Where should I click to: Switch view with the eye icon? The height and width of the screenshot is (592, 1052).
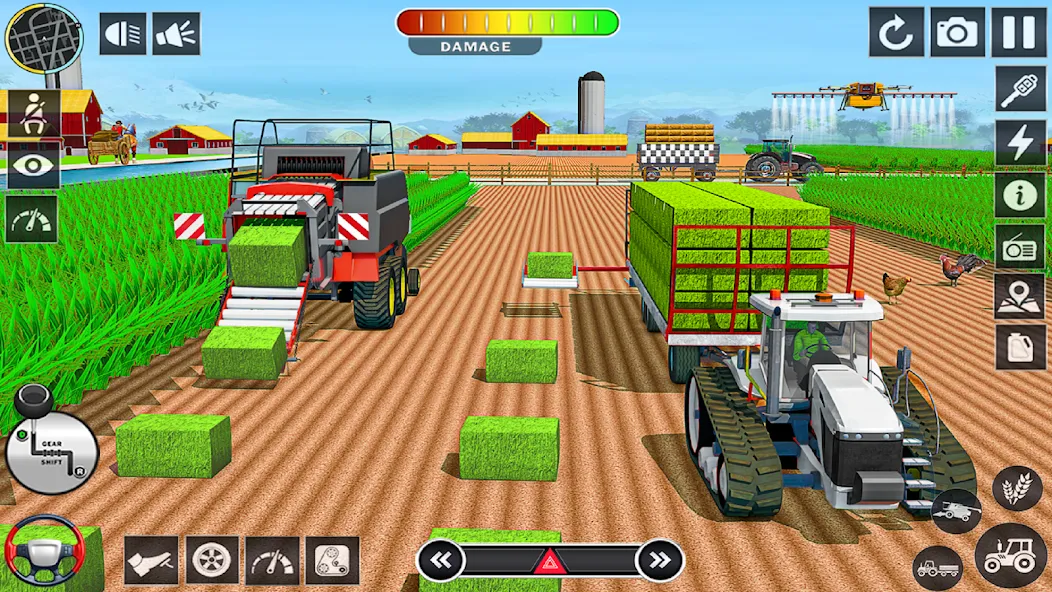click(33, 166)
